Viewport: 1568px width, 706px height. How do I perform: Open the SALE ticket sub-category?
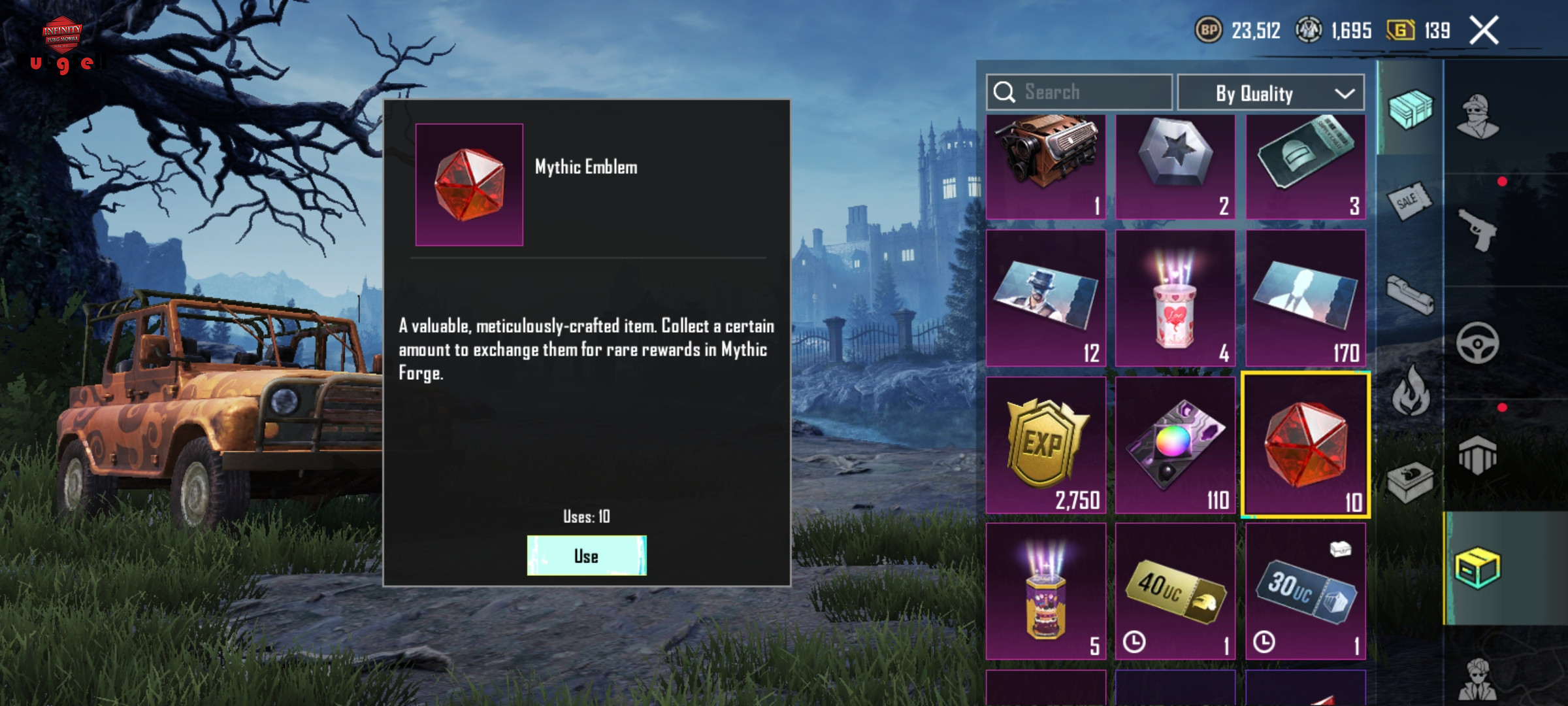click(x=1409, y=201)
